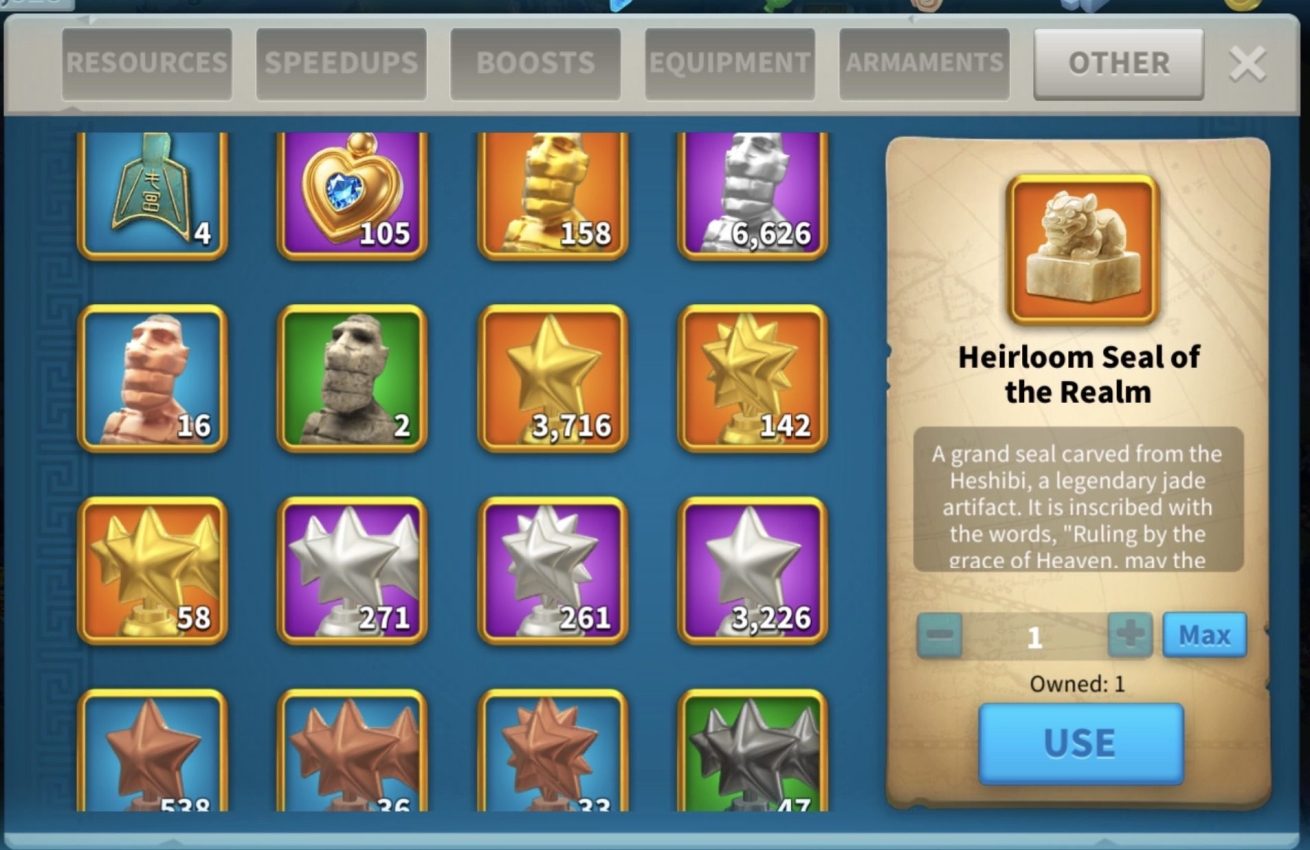Image resolution: width=1310 pixels, height=850 pixels.
Task: Choose the golden statue with 158 count
Action: point(553,195)
